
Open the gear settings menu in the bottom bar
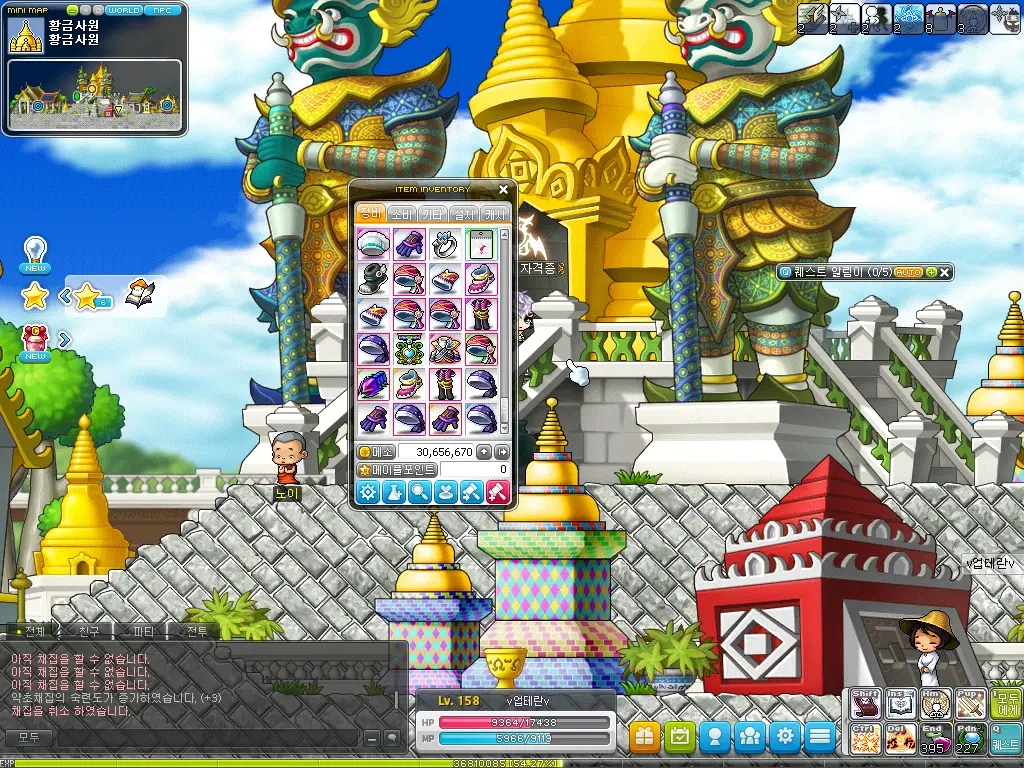point(785,738)
